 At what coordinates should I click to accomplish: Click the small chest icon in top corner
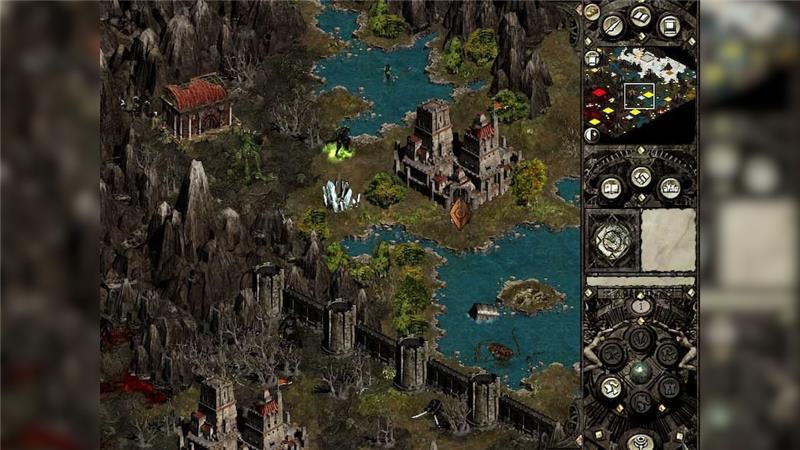592,12
